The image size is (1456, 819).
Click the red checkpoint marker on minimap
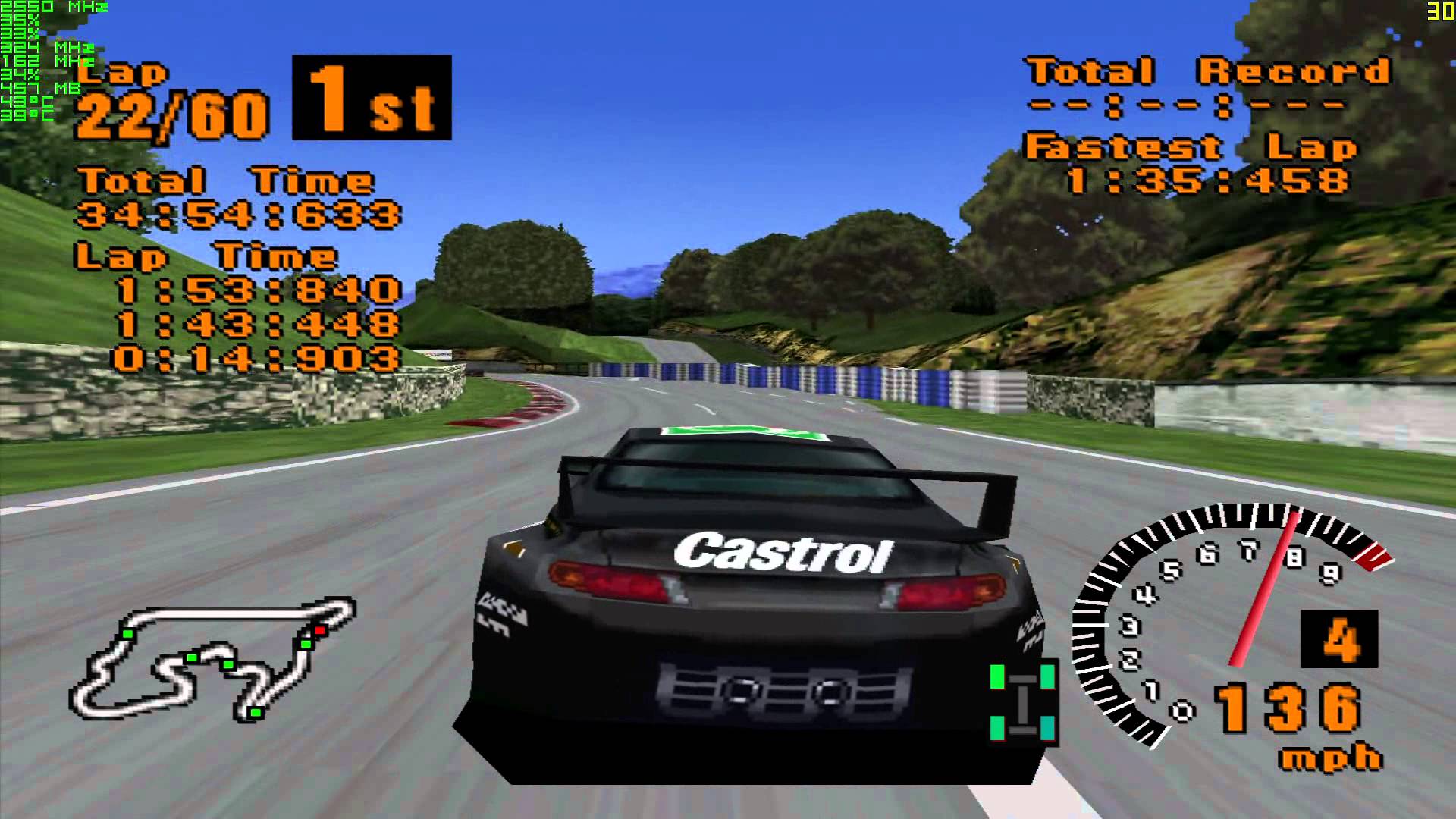click(319, 629)
